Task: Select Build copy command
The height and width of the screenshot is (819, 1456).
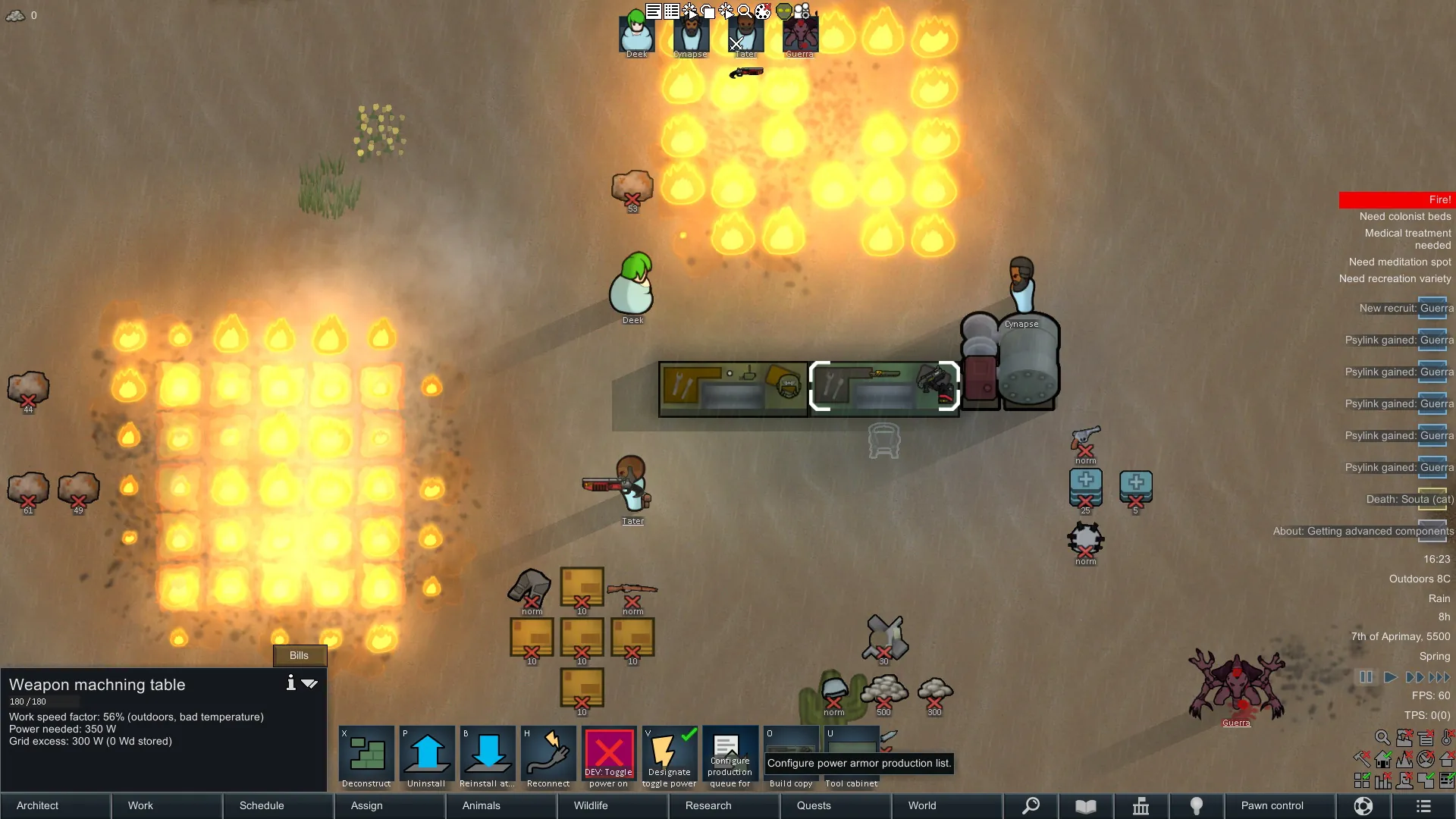Action: click(x=791, y=755)
